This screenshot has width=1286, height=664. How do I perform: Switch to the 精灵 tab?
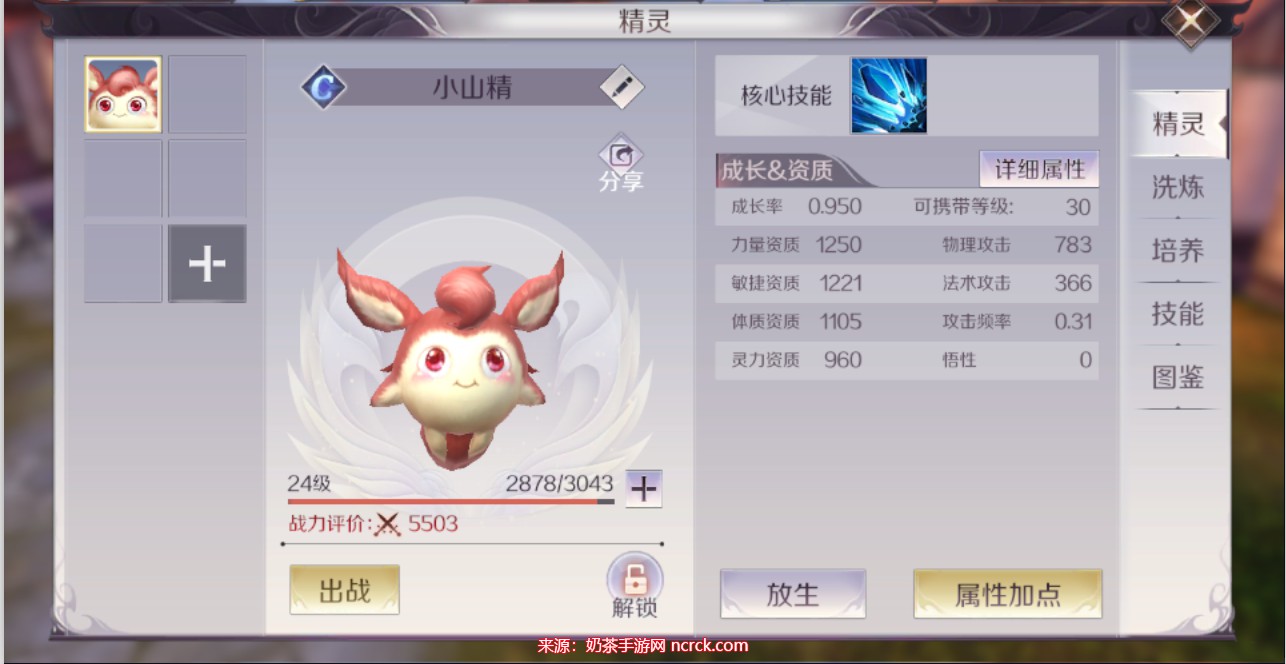[1178, 124]
